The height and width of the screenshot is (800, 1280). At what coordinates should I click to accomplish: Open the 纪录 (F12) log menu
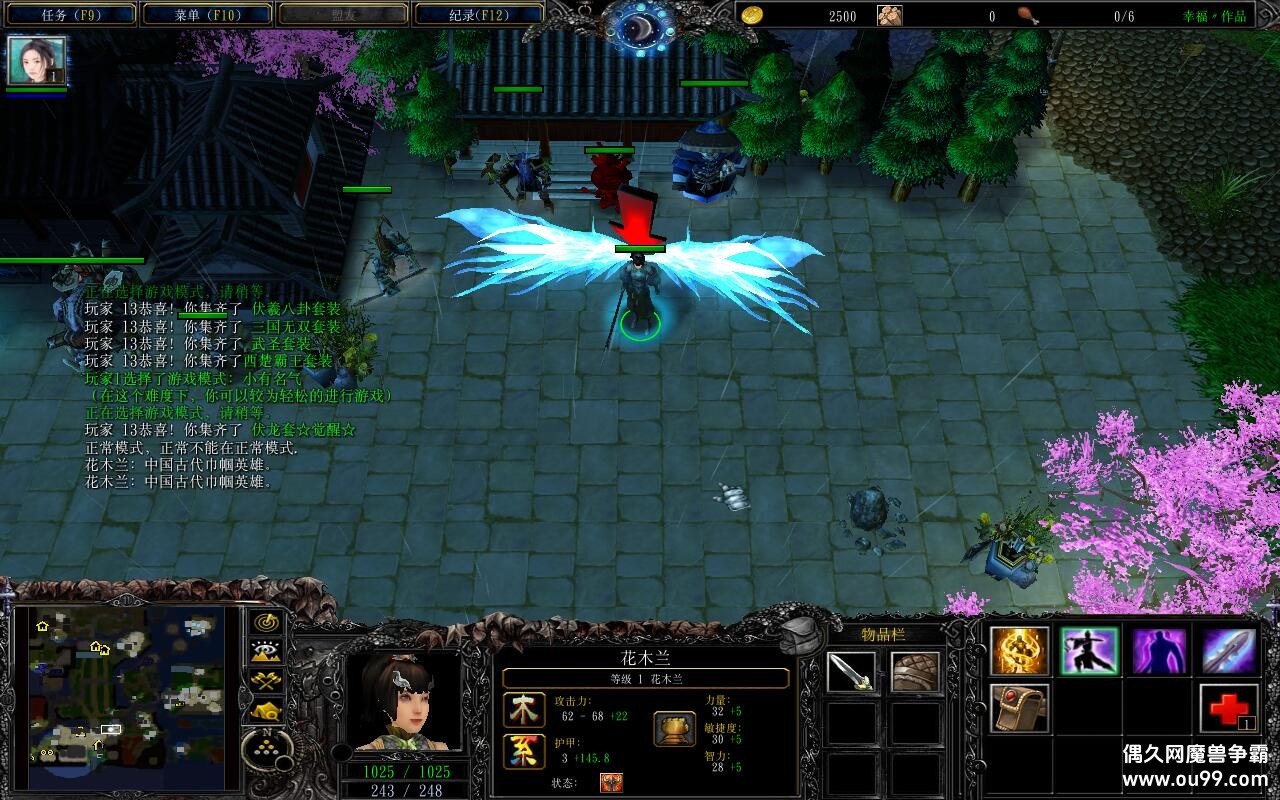click(477, 14)
